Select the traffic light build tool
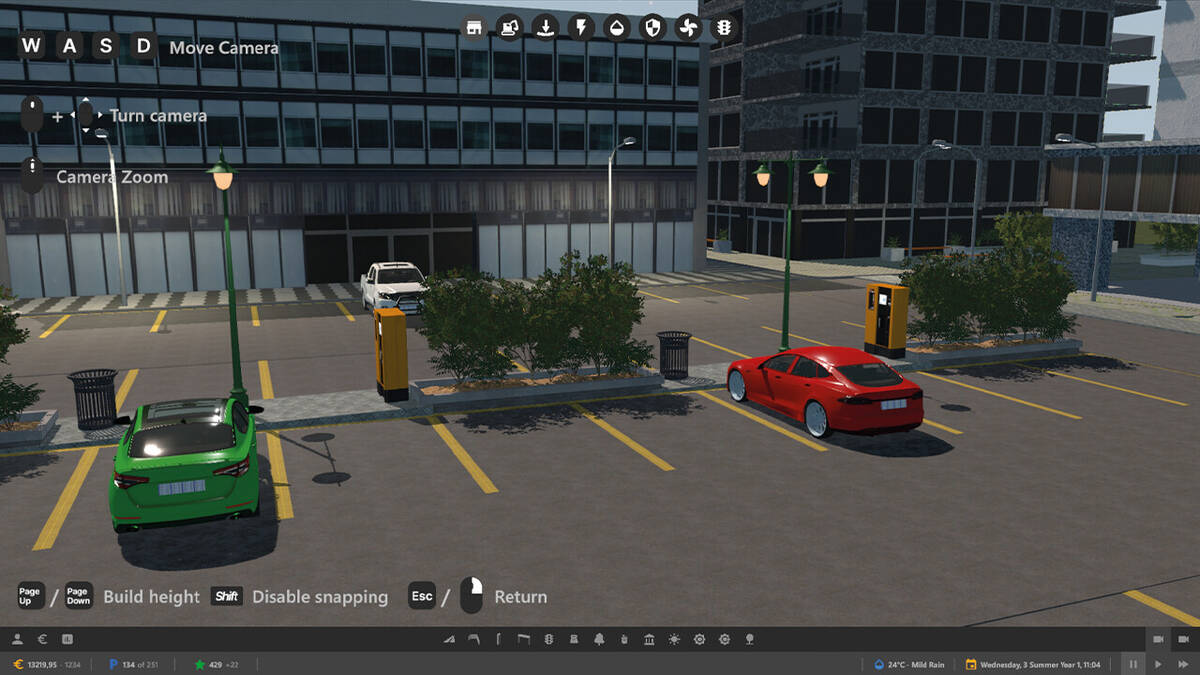 (x=548, y=639)
